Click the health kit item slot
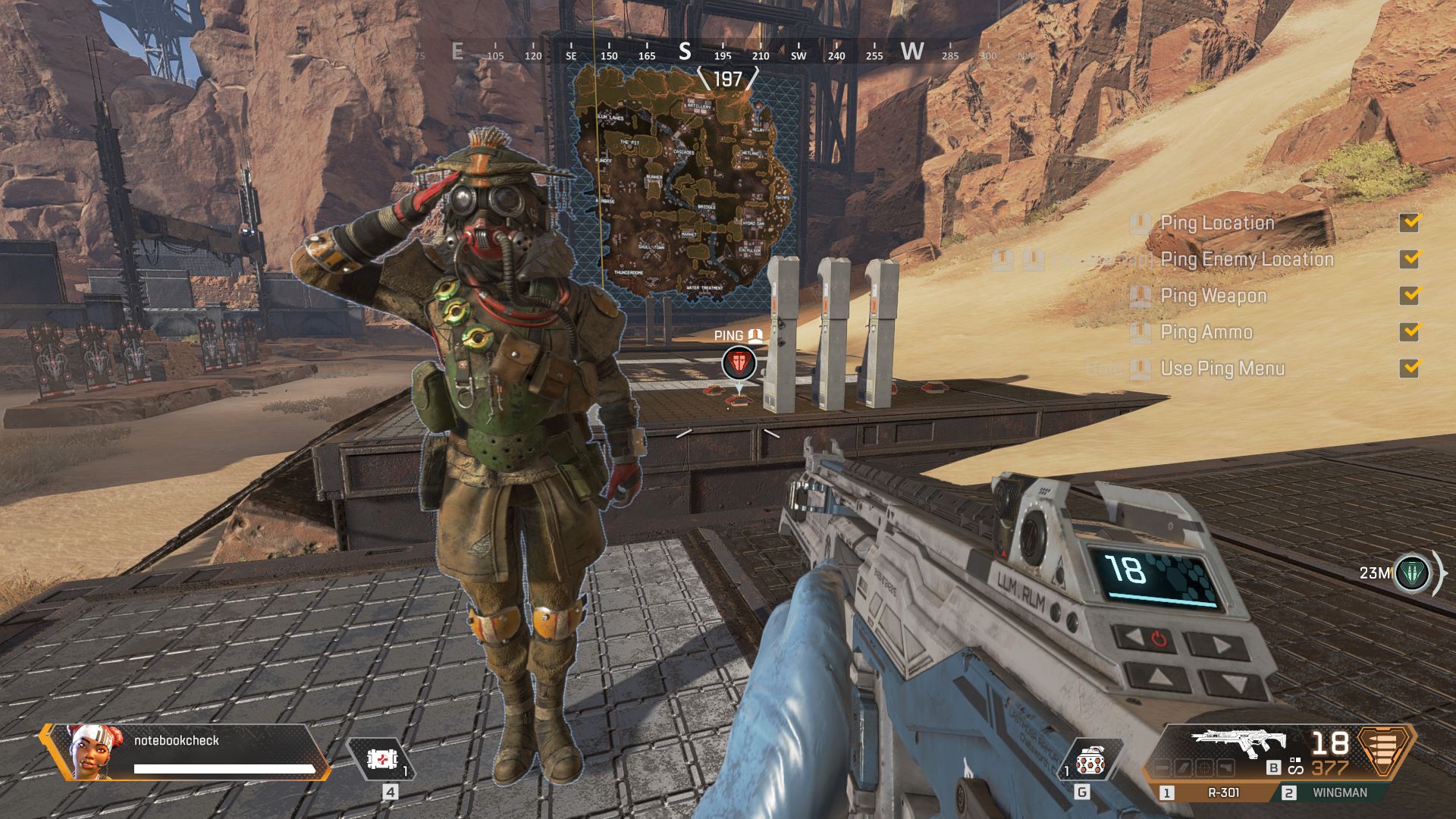 [382, 759]
